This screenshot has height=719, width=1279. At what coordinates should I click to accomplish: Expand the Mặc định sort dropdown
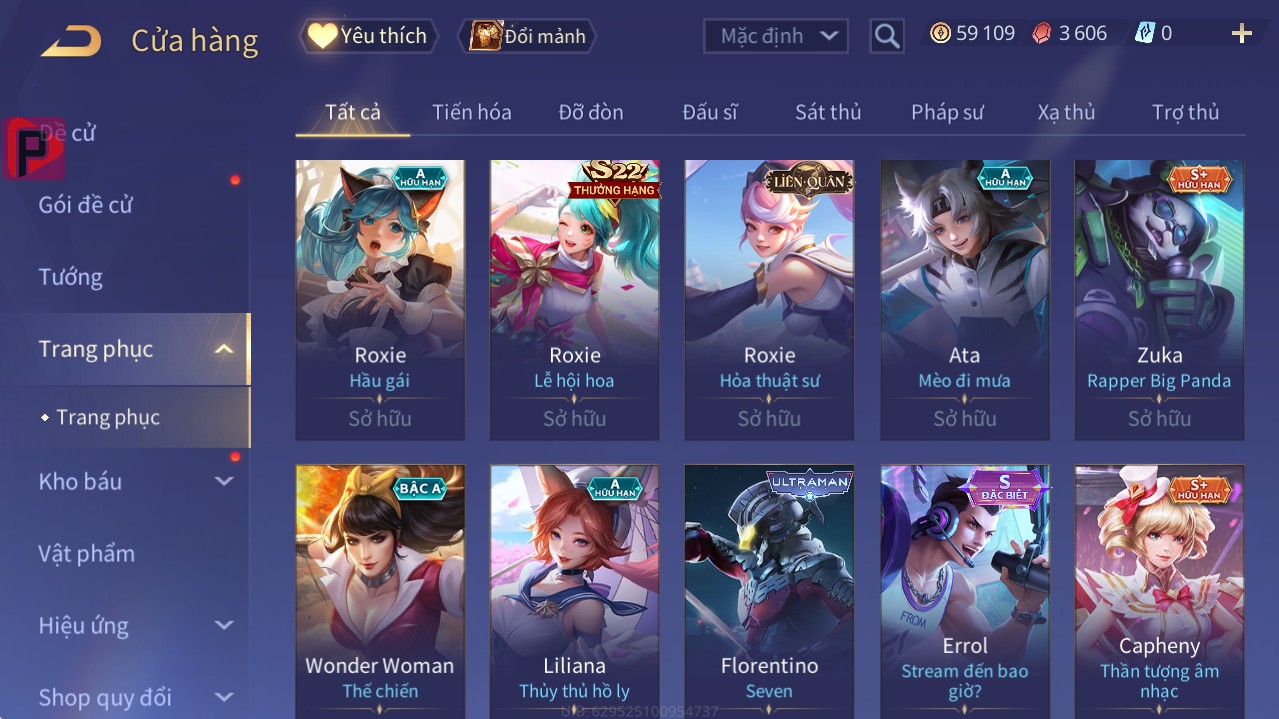776,36
